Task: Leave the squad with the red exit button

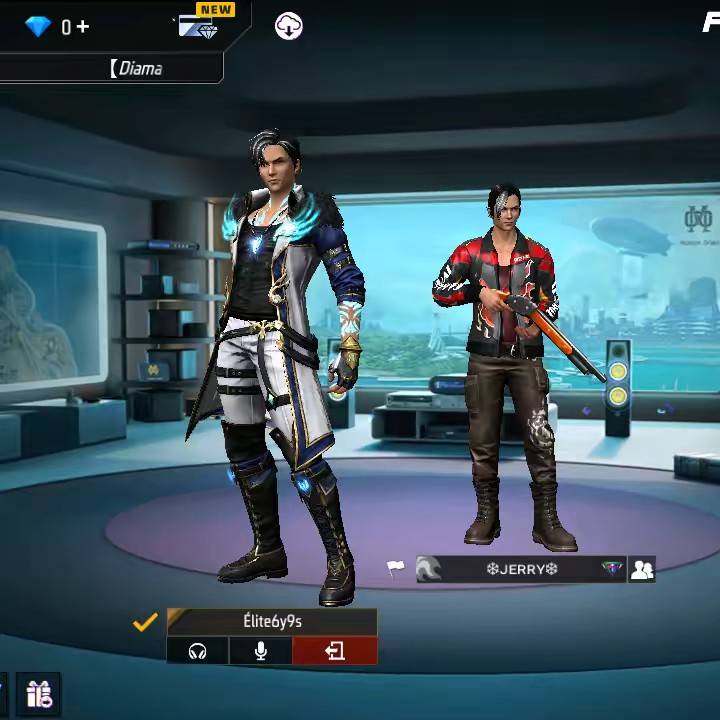Action: click(x=335, y=651)
